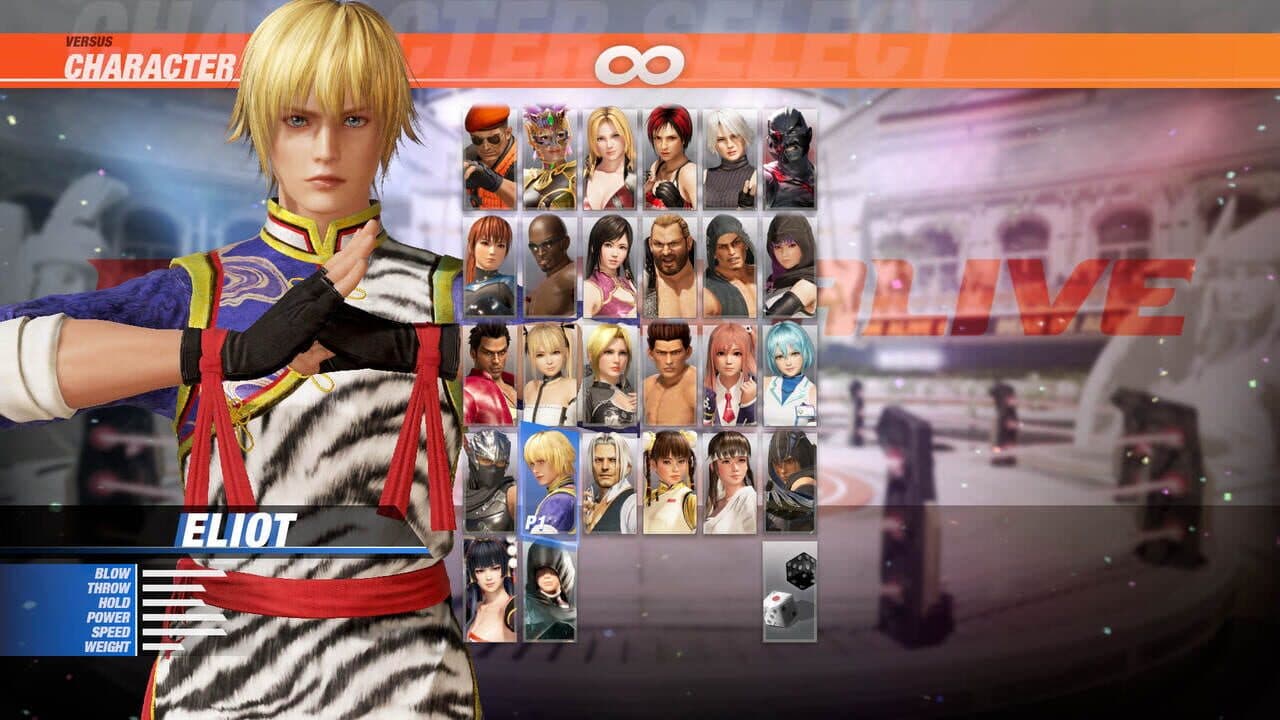Click the CHARACTER banner at the top
The width and height of the screenshot is (1280, 720).
[150, 65]
